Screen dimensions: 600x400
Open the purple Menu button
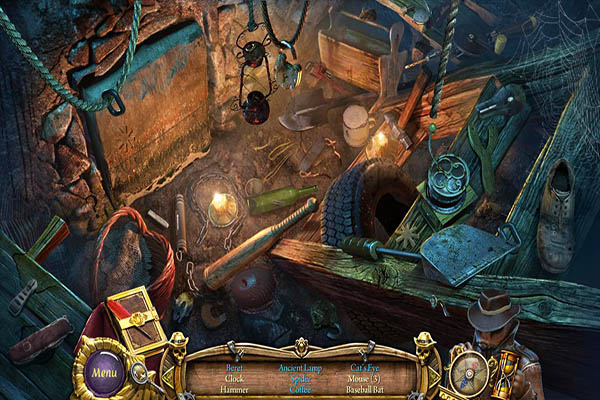105,373
